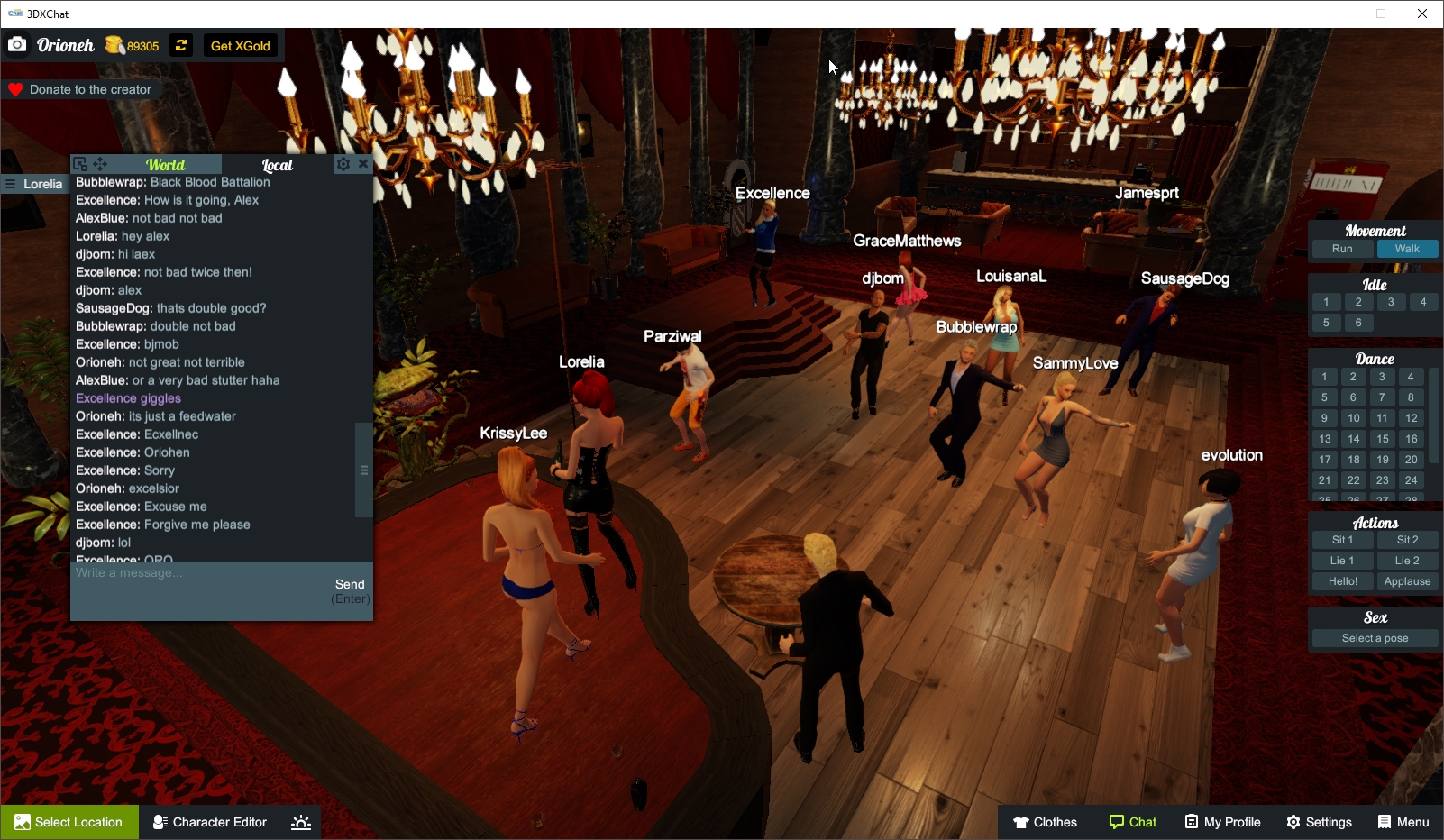Select the World chat tab

click(x=167, y=165)
